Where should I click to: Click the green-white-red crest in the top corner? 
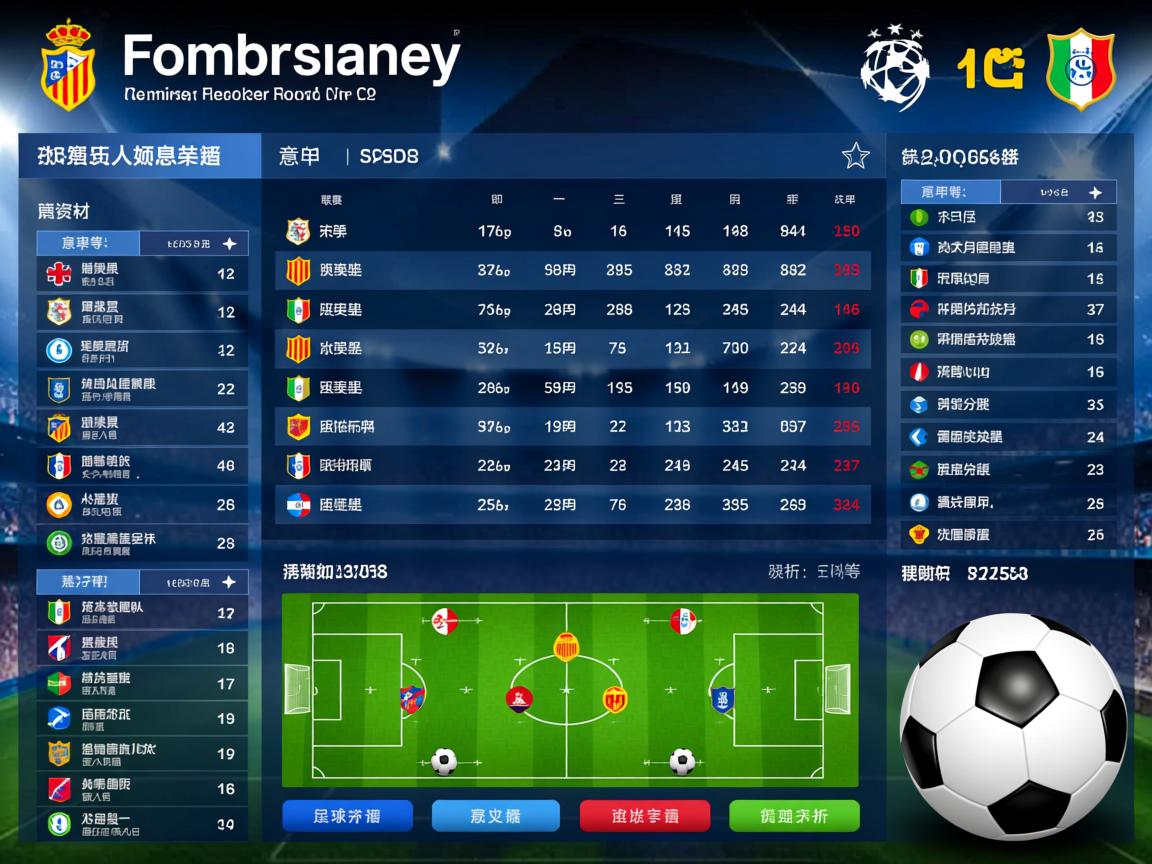click(x=1080, y=68)
